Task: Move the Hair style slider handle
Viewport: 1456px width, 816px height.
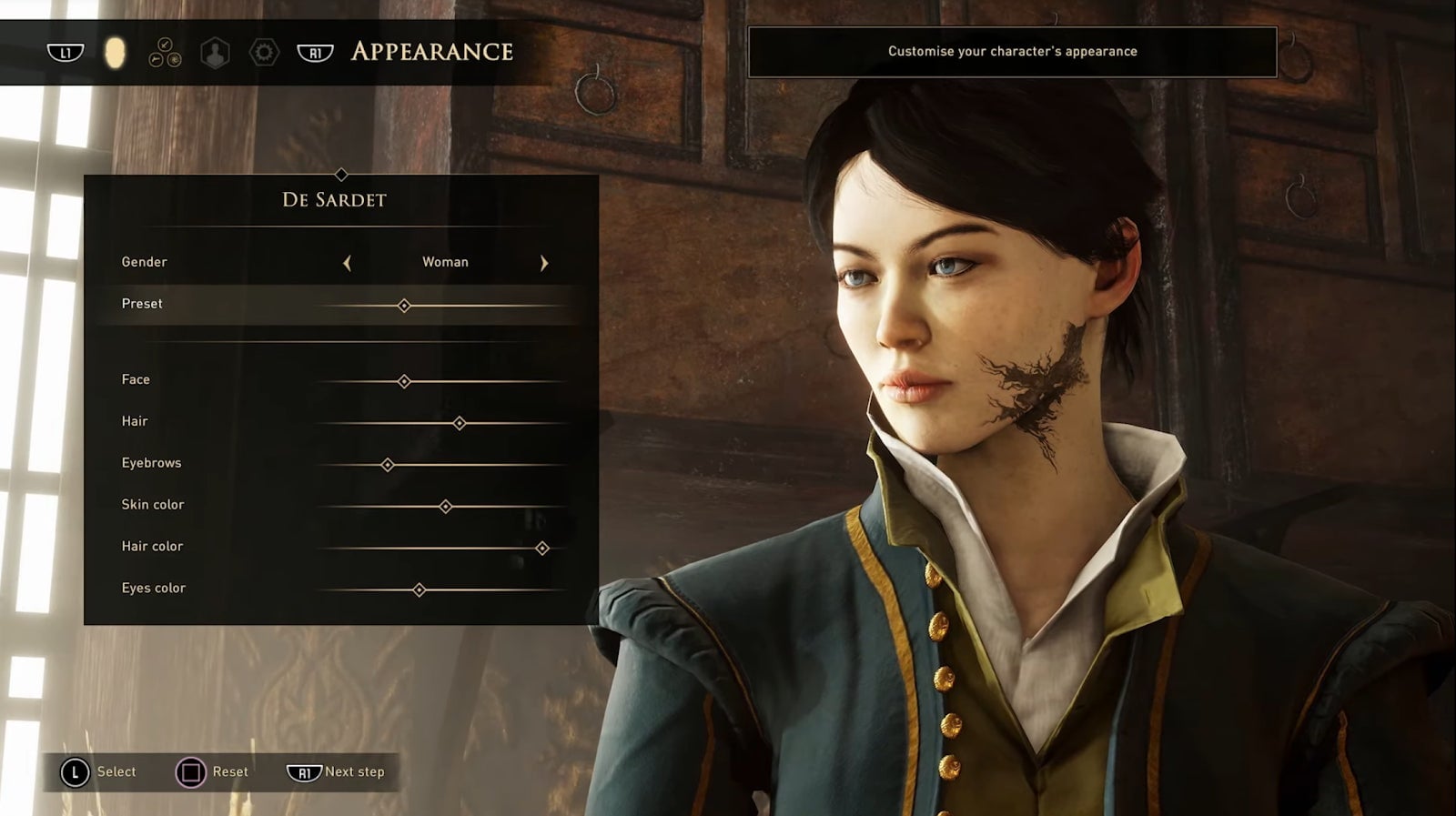Action: (460, 423)
